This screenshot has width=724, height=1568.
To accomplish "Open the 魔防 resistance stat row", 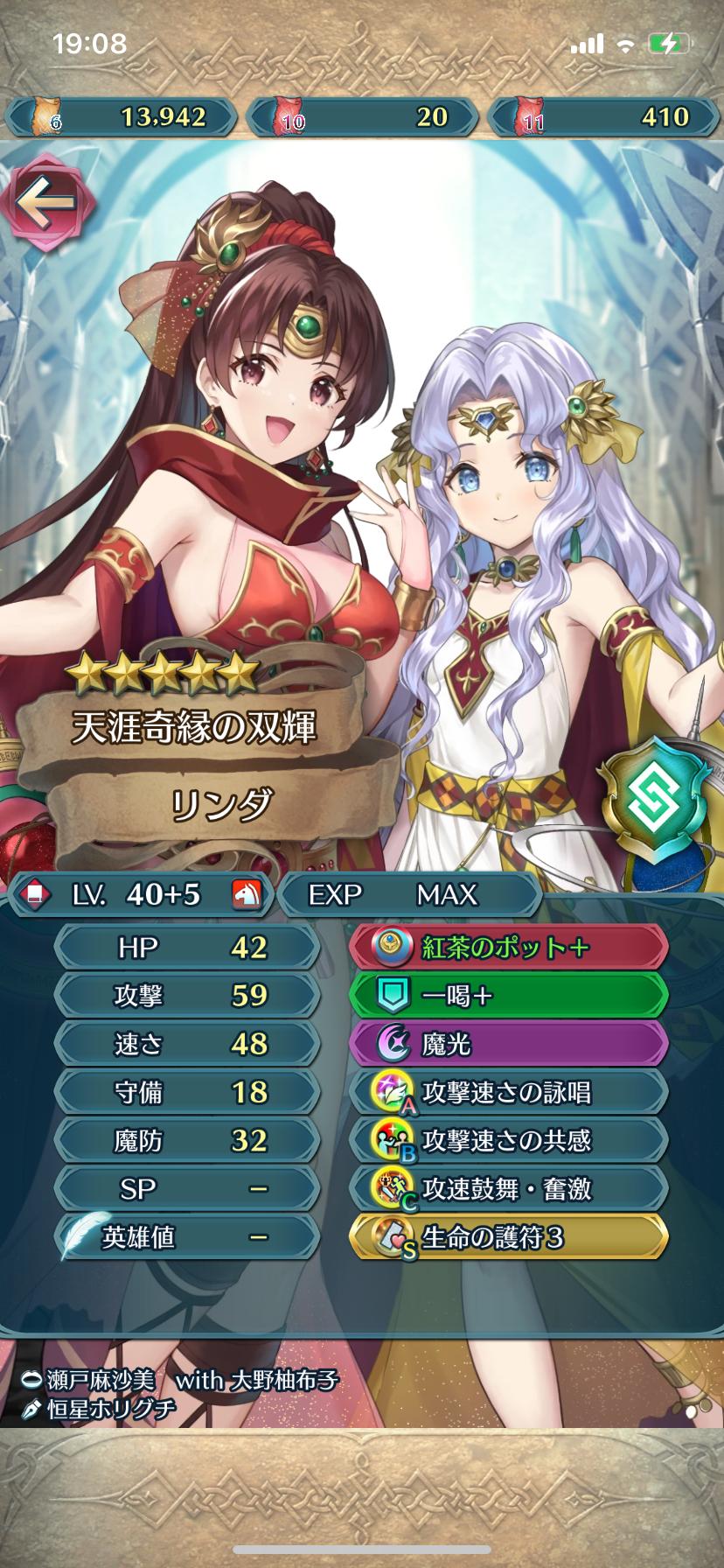I will (187, 1141).
